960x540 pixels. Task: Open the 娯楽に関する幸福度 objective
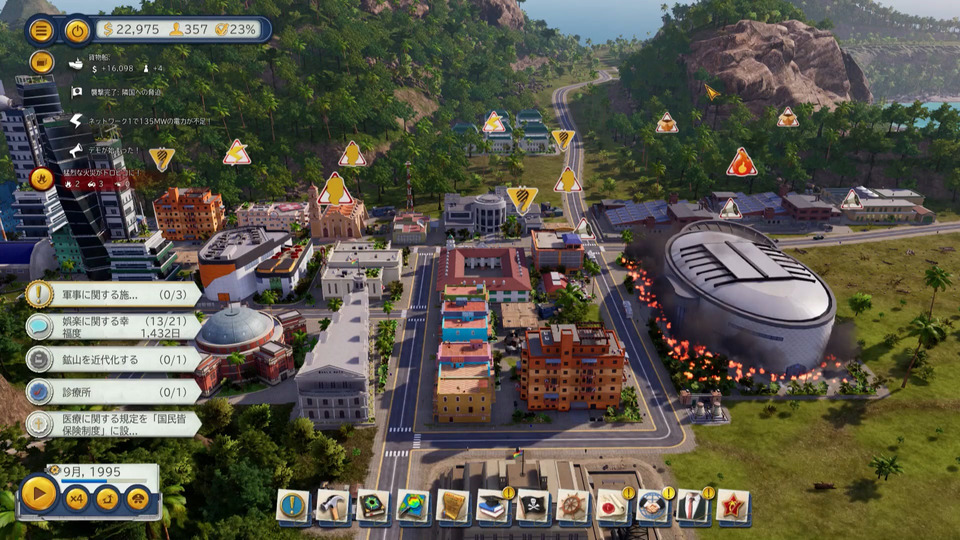pyautogui.click(x=112, y=326)
